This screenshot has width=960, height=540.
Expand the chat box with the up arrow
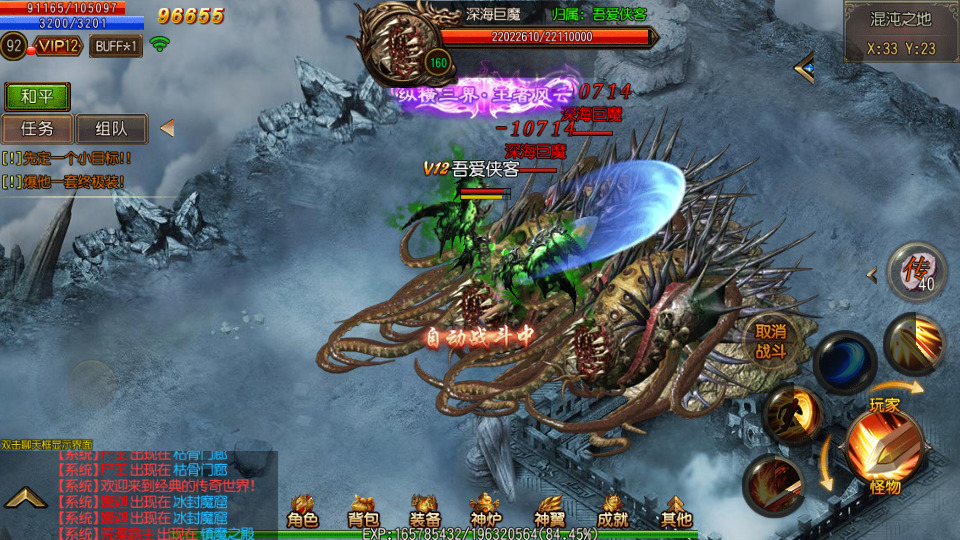tap(25, 497)
